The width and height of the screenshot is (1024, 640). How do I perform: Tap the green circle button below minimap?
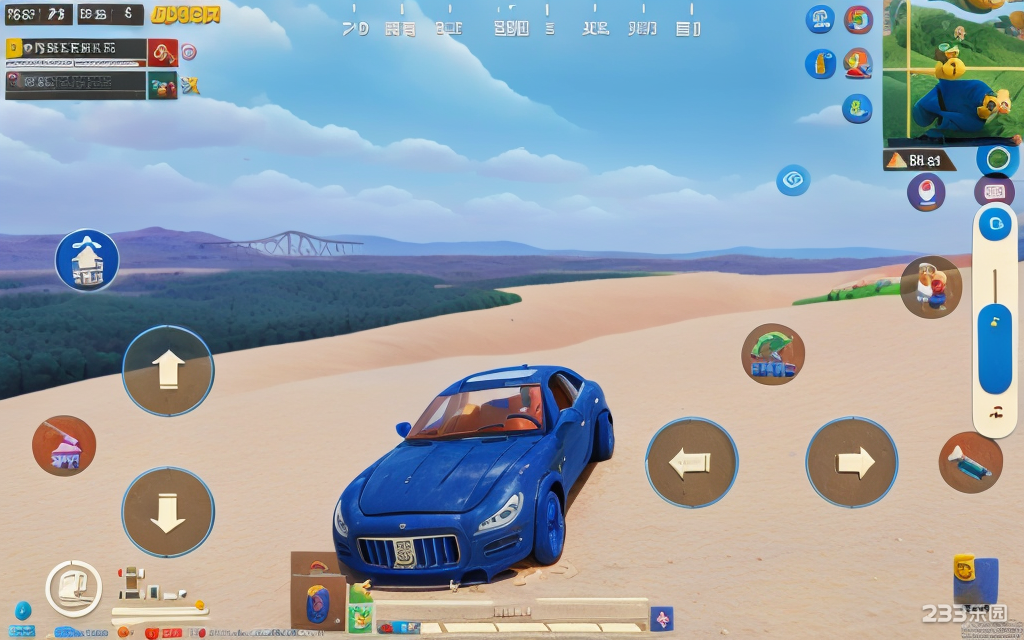[997, 158]
